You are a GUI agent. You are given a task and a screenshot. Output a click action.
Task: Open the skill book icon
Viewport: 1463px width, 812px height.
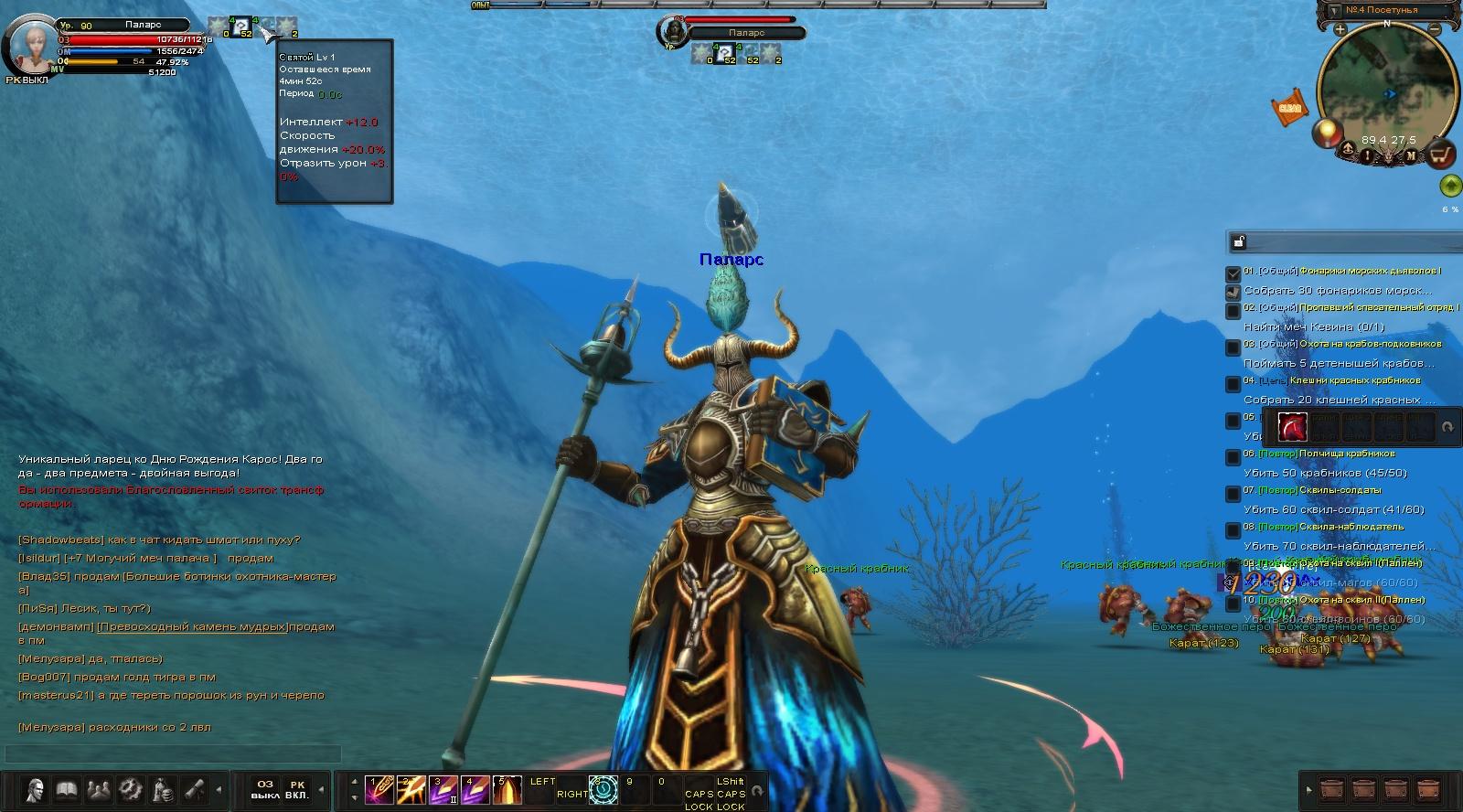point(67,789)
